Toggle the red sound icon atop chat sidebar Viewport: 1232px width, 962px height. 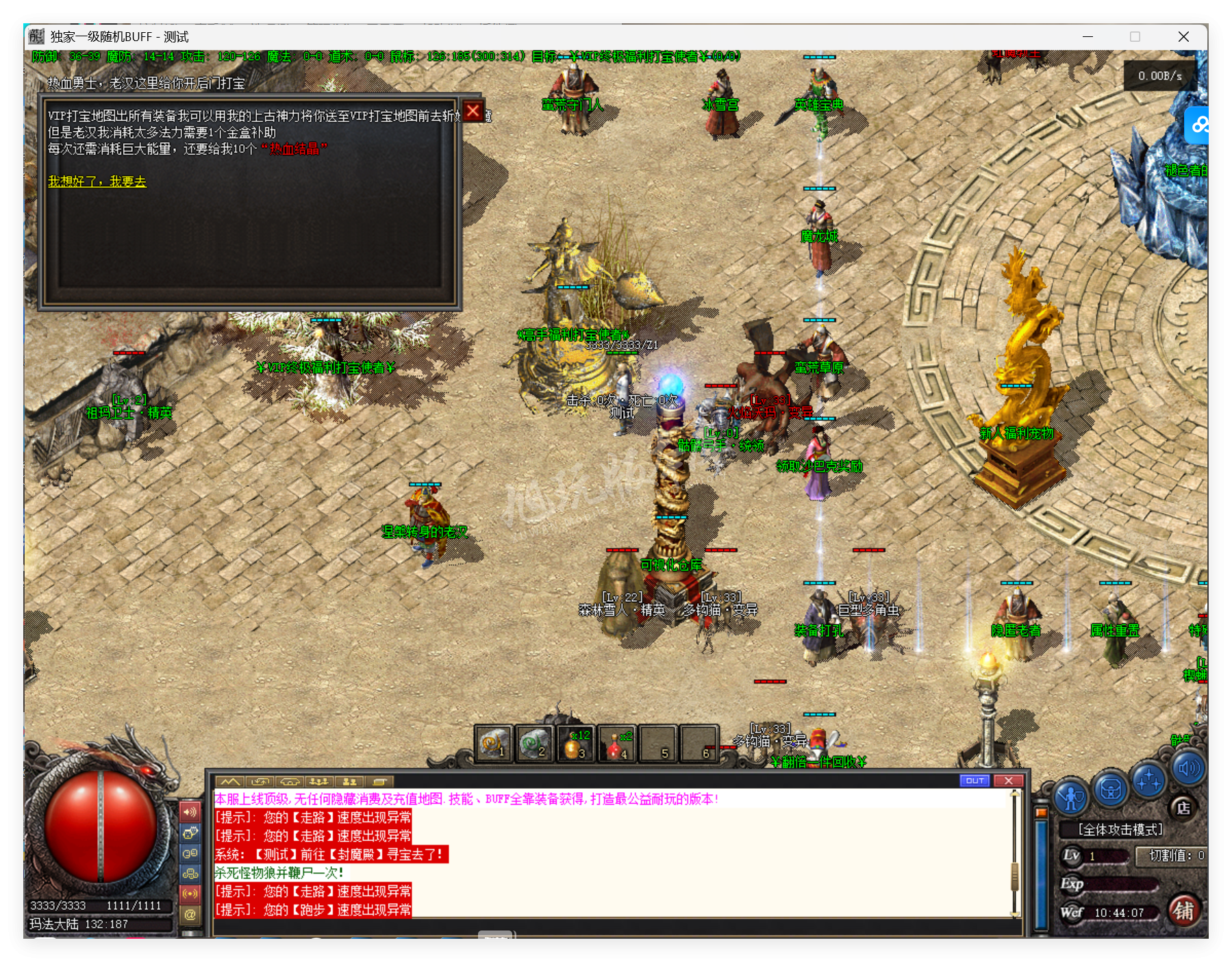point(190,813)
